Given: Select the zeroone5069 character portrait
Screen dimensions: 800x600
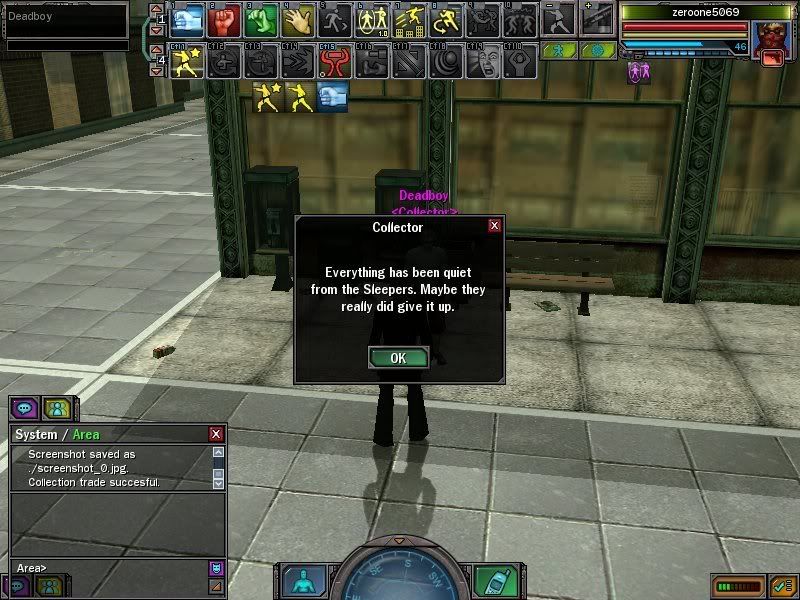Looking at the screenshot, I should pyautogui.click(x=771, y=38).
